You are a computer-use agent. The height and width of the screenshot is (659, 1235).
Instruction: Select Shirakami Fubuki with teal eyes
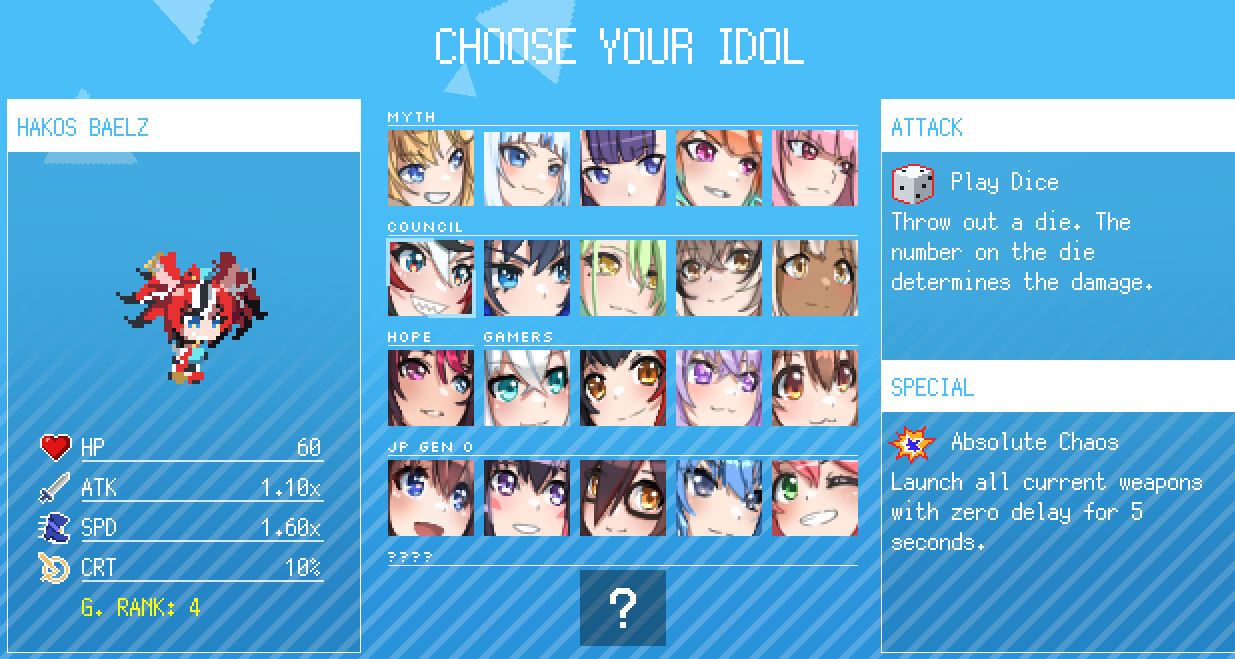click(x=527, y=388)
